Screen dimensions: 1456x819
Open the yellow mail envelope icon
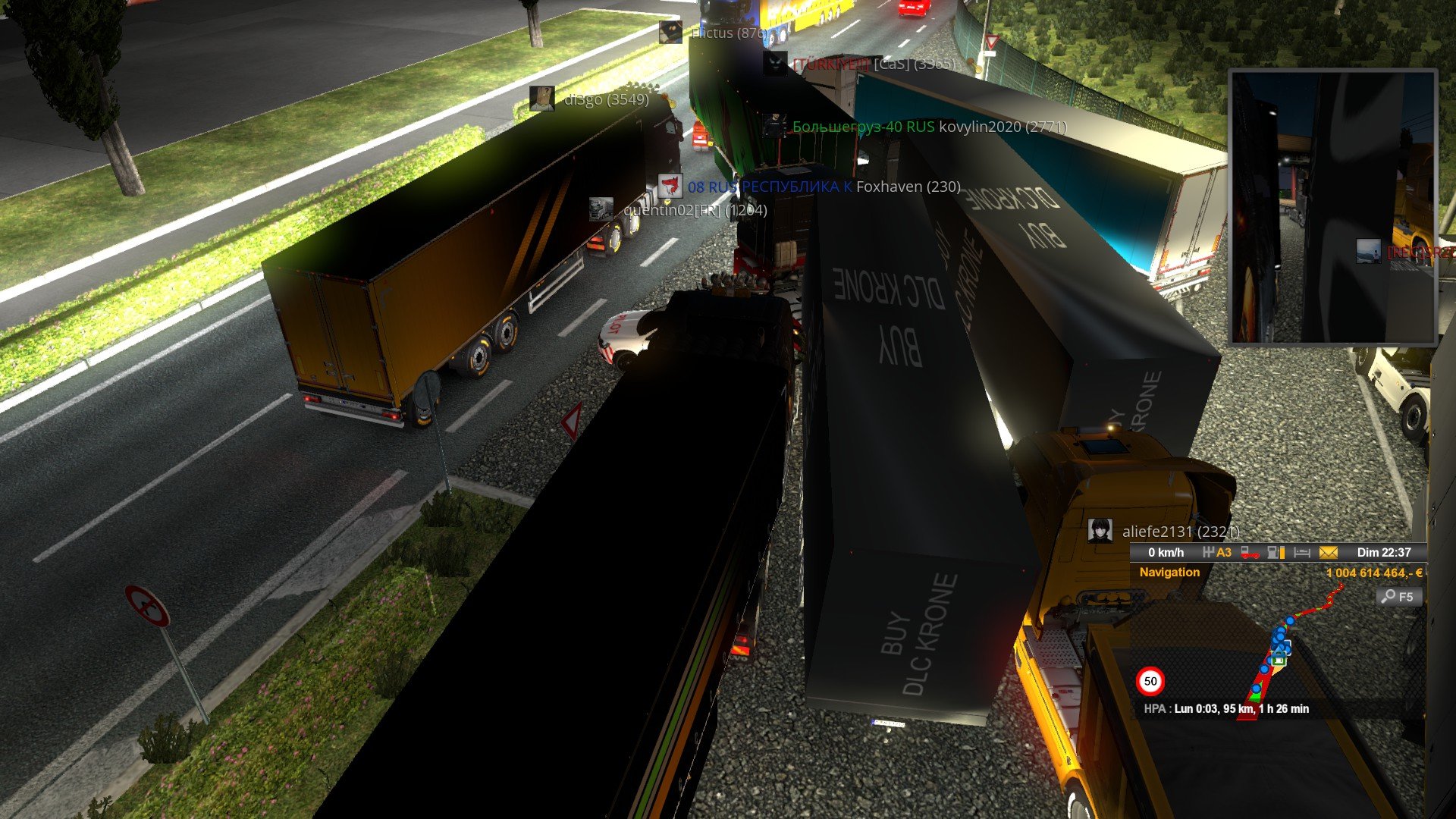tap(1328, 553)
